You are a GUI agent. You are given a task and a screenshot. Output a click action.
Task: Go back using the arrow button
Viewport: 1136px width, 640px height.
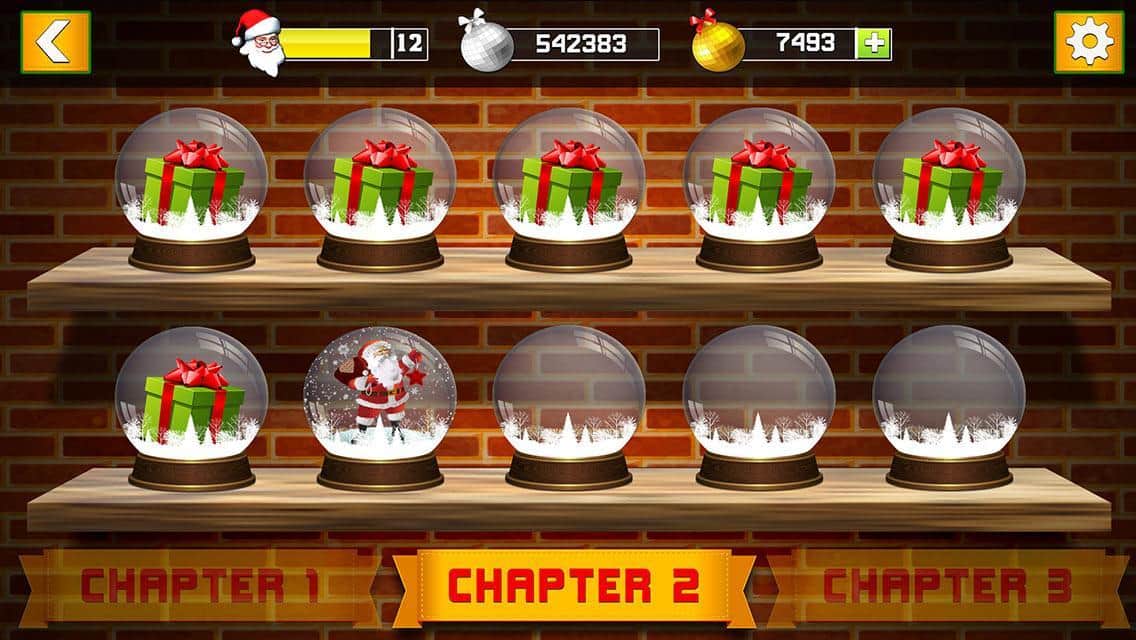pos(55,42)
